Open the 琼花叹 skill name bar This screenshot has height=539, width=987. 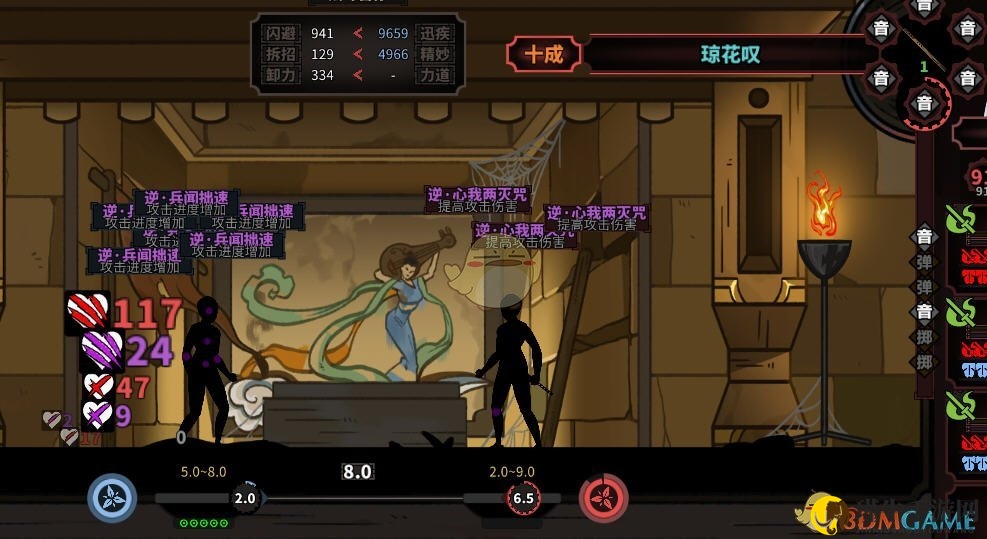[728, 54]
